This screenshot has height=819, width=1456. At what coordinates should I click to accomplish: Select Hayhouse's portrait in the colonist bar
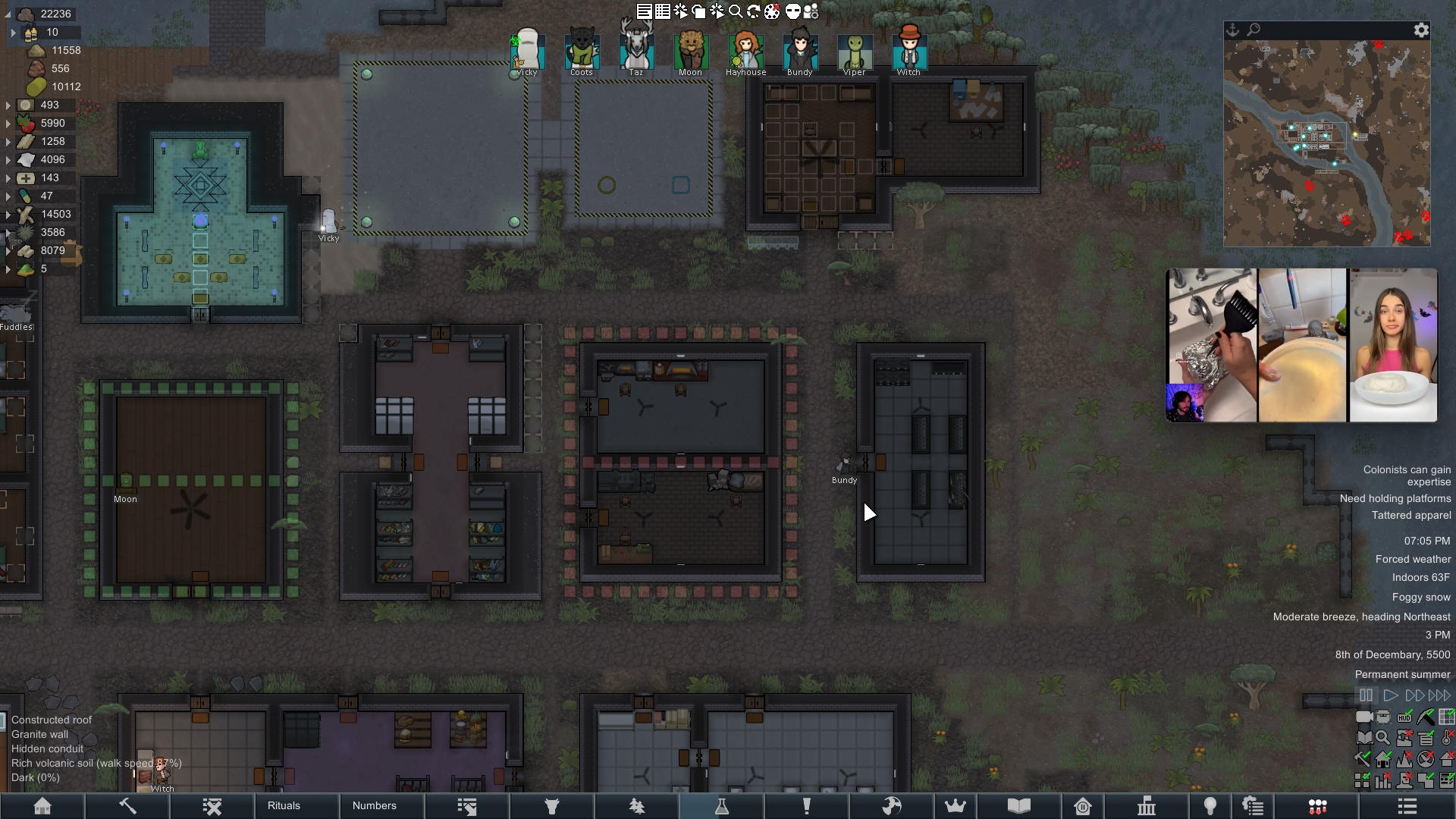745,51
